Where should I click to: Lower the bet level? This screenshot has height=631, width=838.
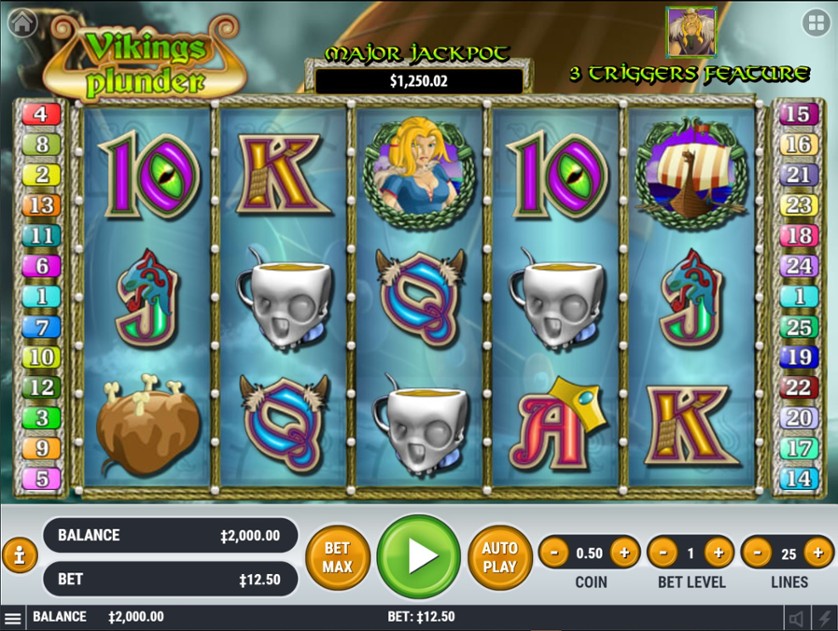click(x=662, y=552)
